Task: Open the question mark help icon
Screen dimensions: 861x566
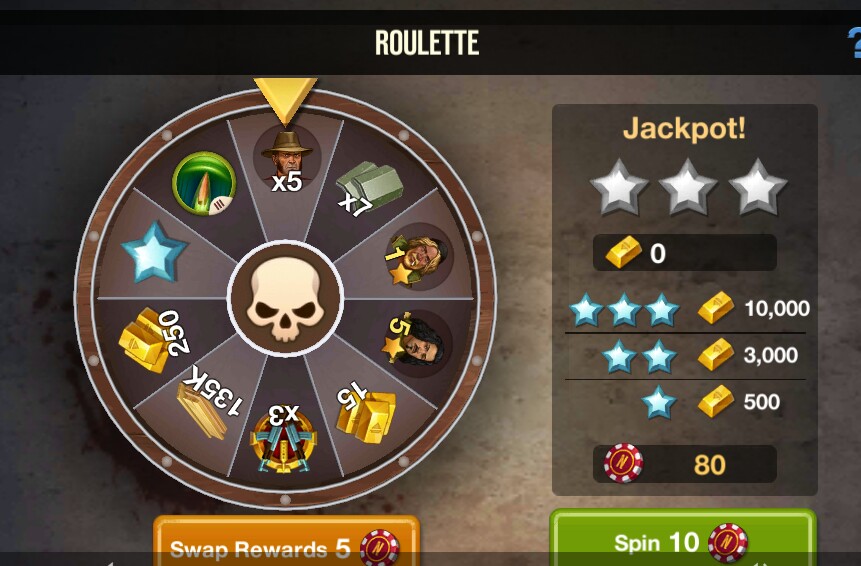Action: (x=853, y=42)
